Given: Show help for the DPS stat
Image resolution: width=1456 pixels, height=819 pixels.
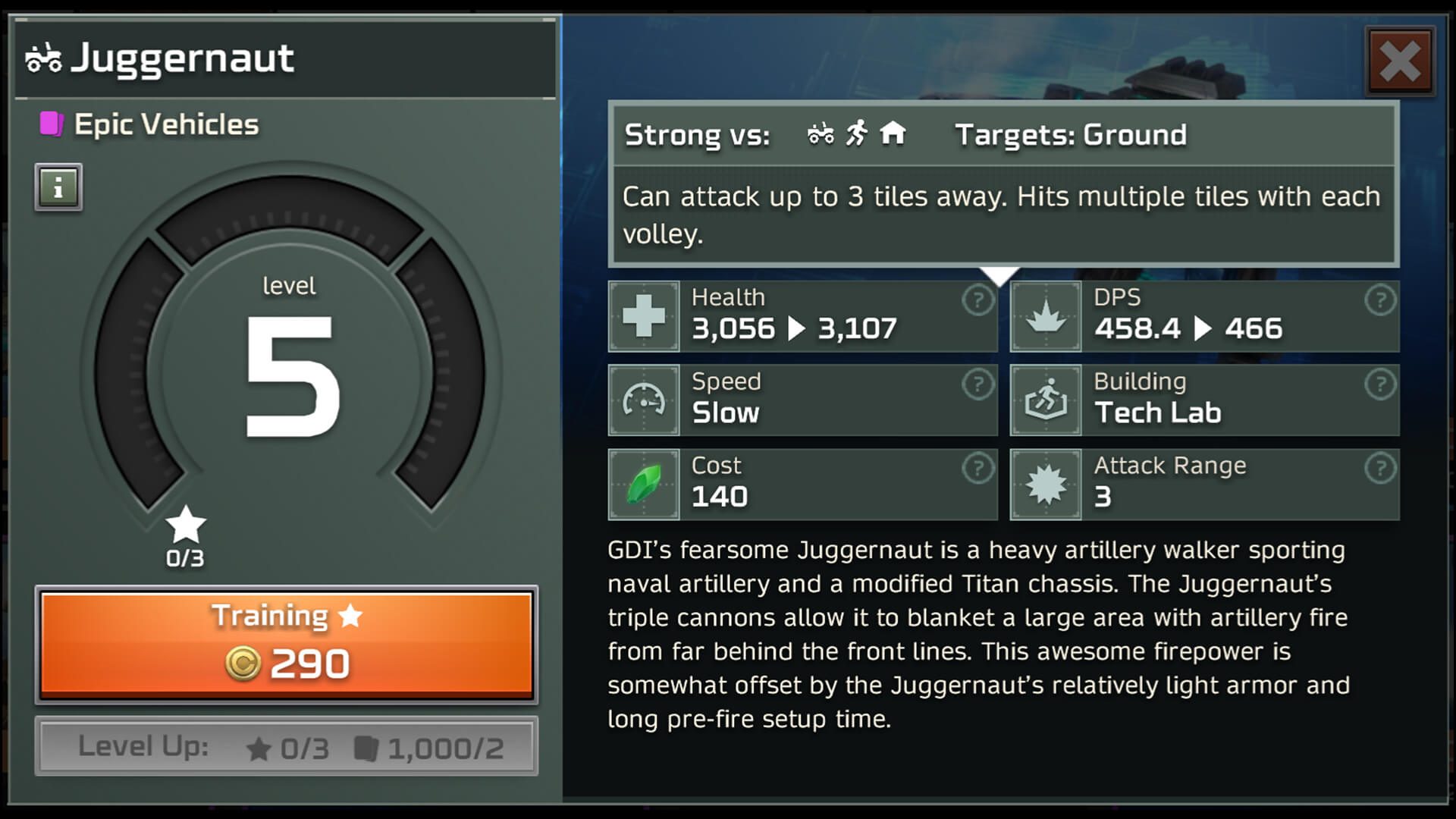Looking at the screenshot, I should click(x=1379, y=301).
